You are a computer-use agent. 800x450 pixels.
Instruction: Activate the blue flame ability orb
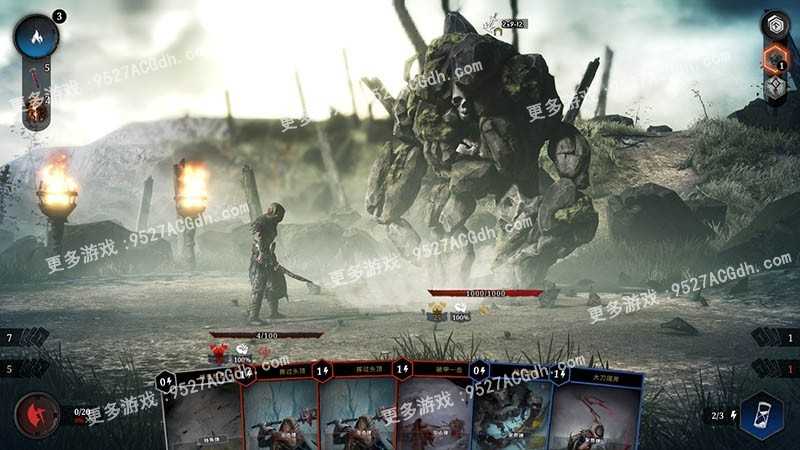tap(37, 37)
